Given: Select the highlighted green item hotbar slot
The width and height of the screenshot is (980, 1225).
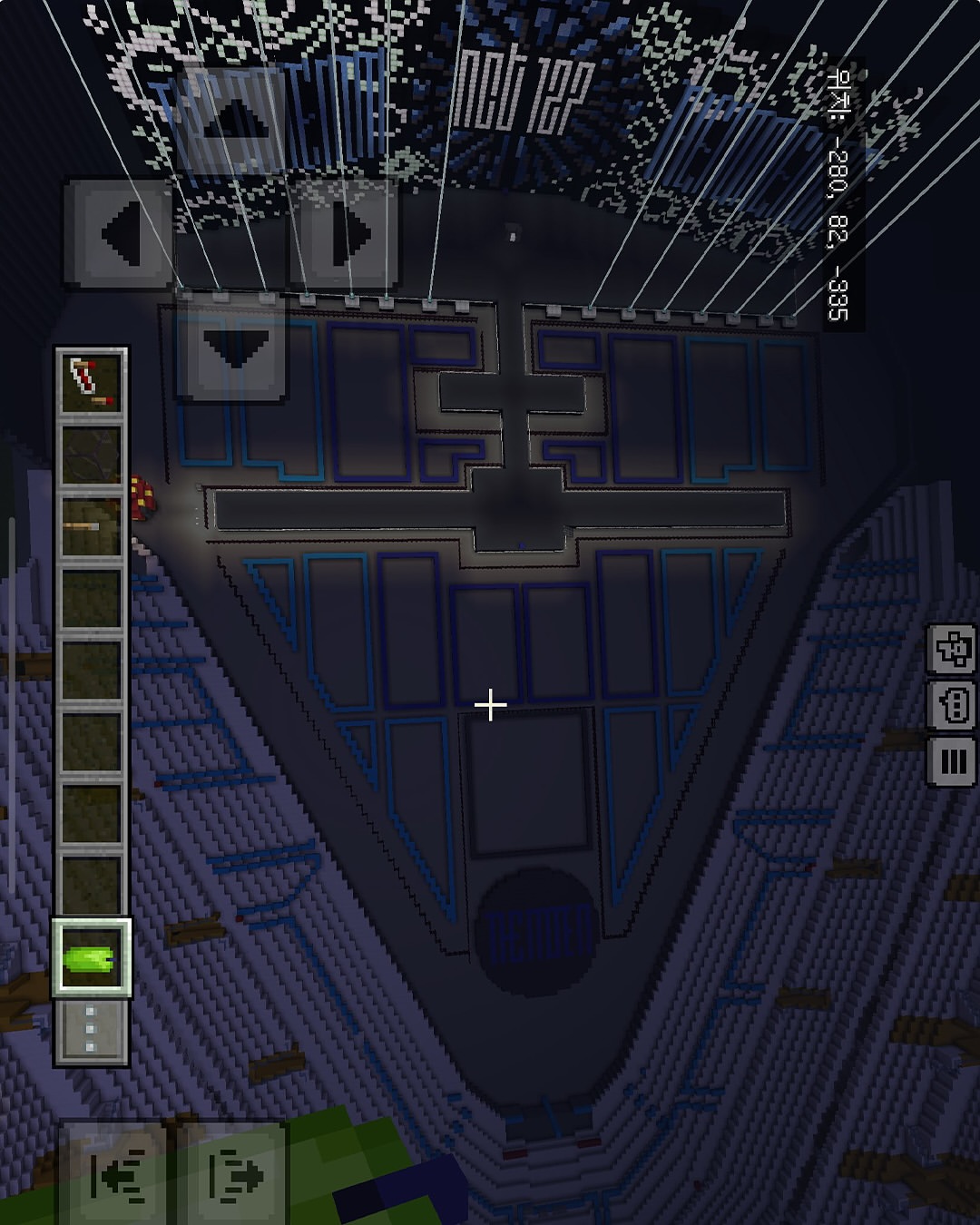Looking at the screenshot, I should tap(91, 958).
